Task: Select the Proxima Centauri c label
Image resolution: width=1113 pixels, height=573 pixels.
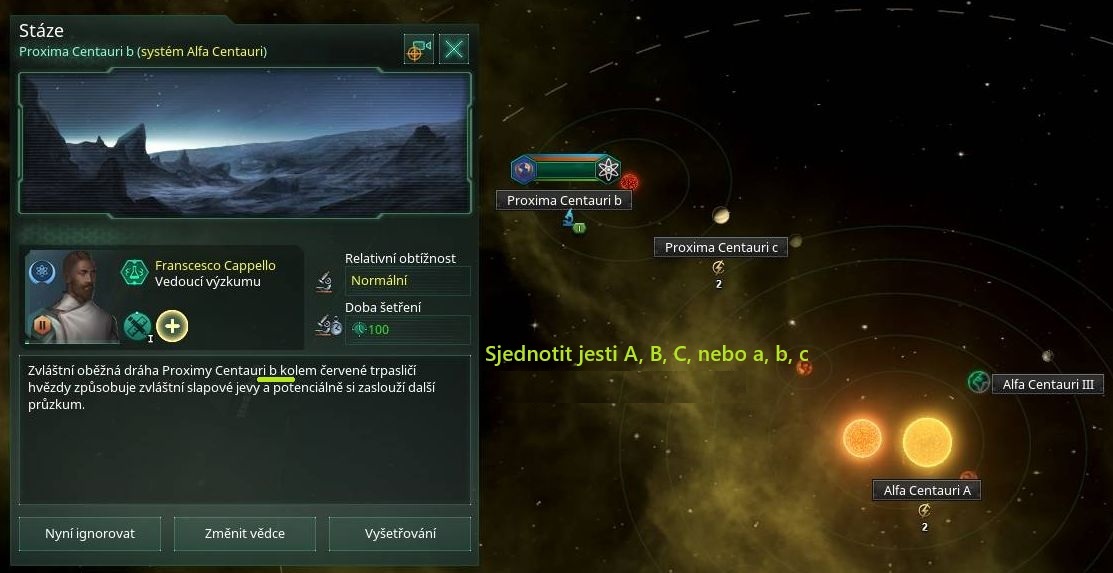Action: point(721,247)
